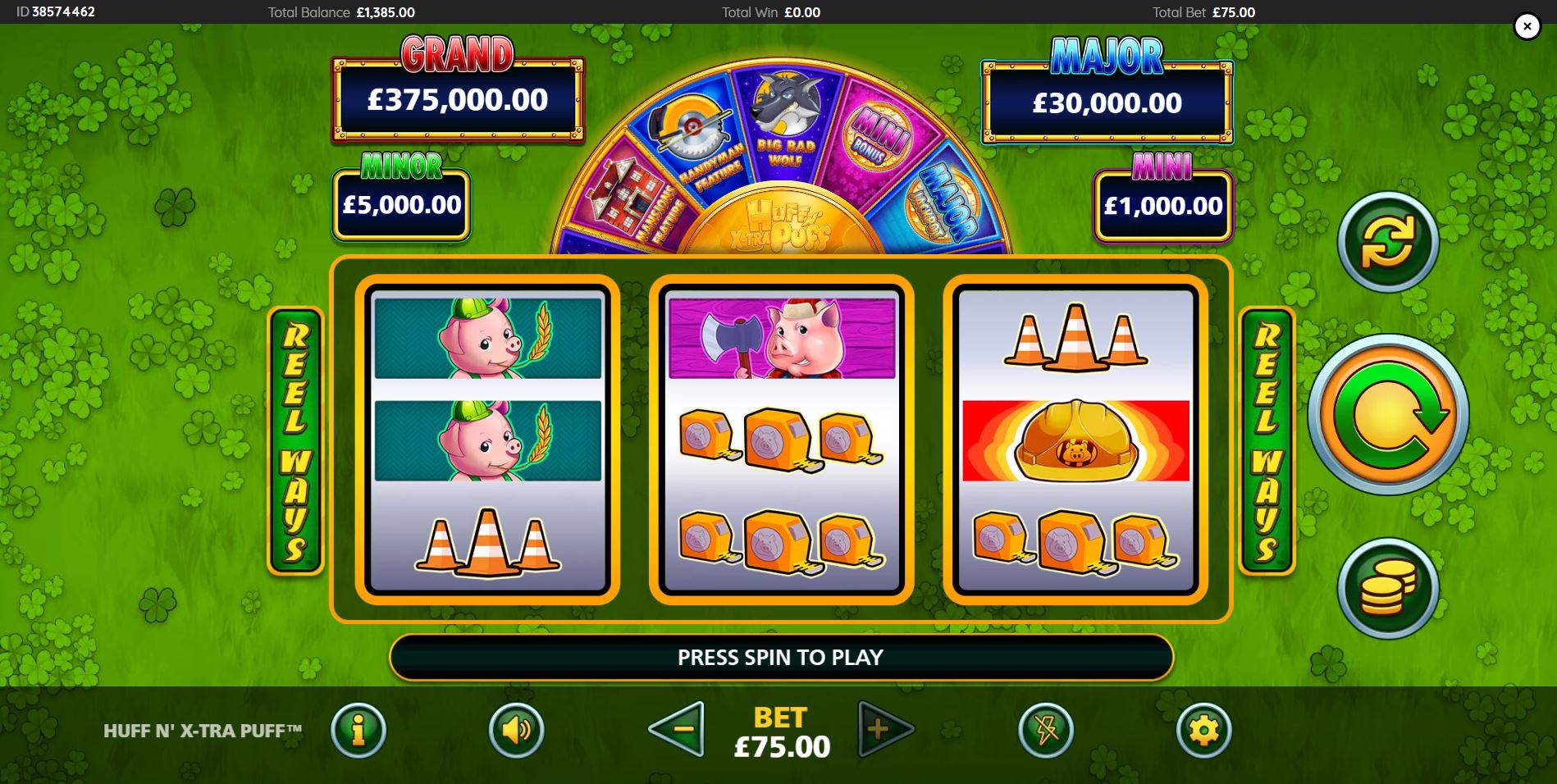This screenshot has height=784, width=1557.
Task: Click the BET £75.00 amount field
Action: 779,746
